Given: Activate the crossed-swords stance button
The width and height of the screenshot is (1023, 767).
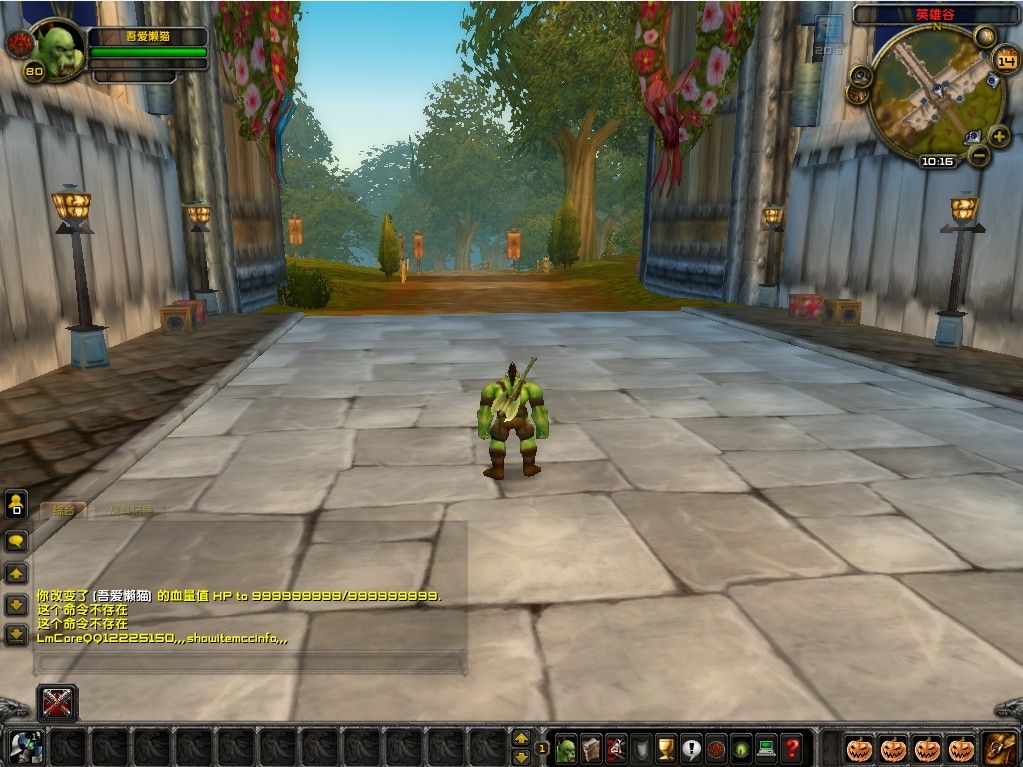Looking at the screenshot, I should [x=57, y=703].
